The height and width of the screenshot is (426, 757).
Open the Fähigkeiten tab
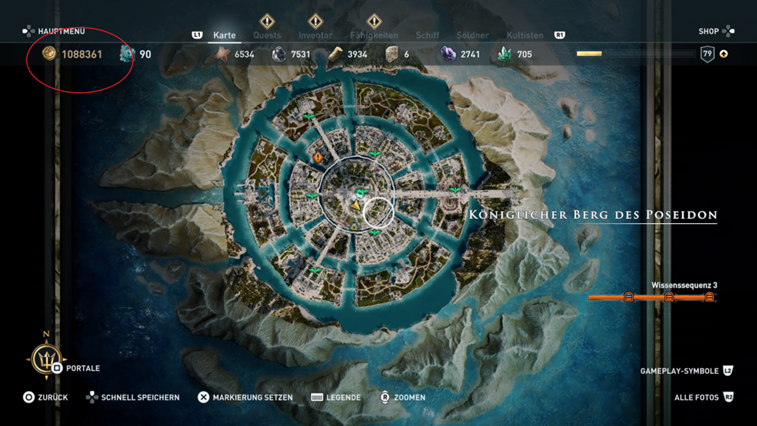pyautogui.click(x=374, y=35)
